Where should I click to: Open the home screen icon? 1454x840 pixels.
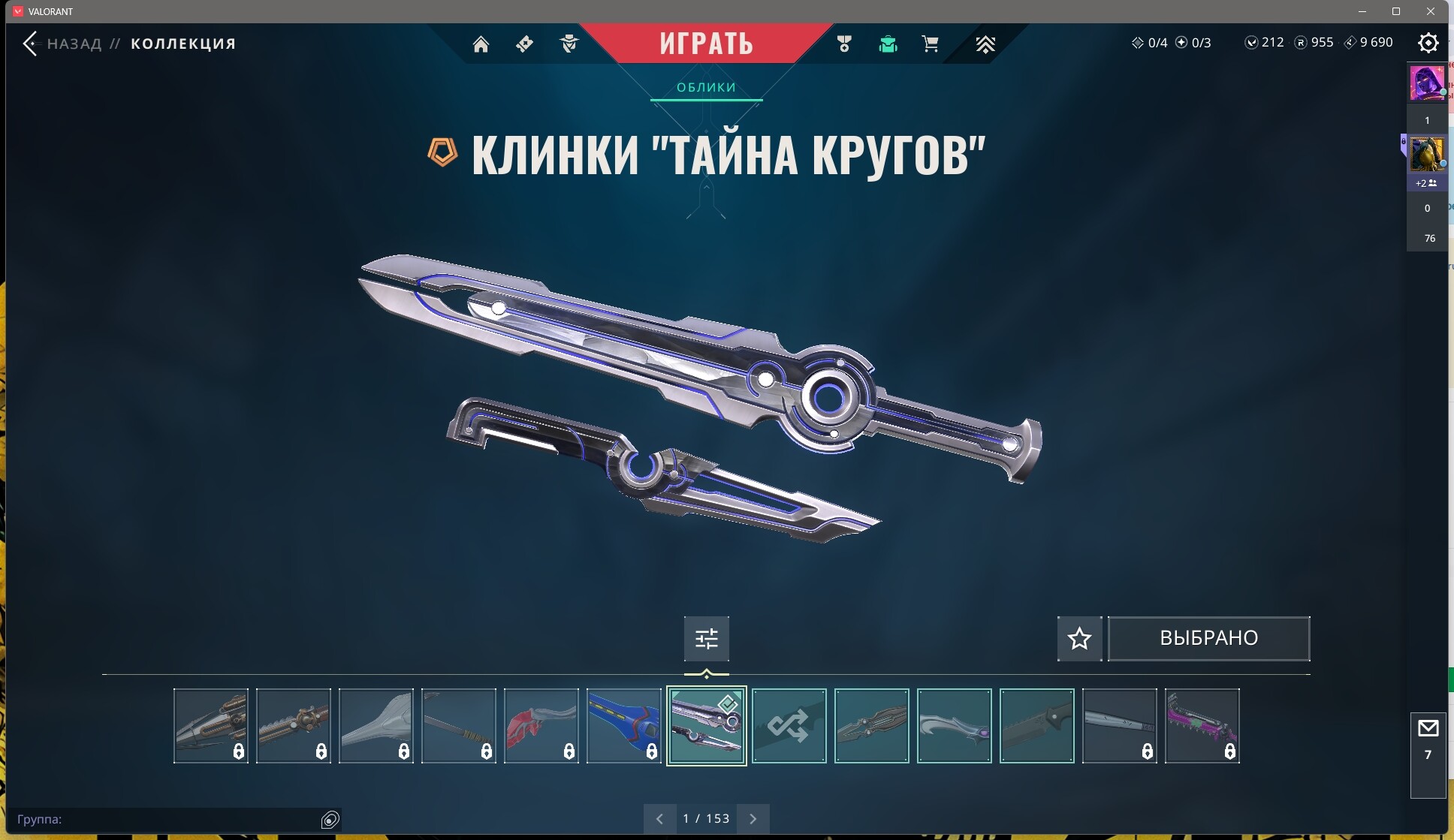pyautogui.click(x=481, y=44)
